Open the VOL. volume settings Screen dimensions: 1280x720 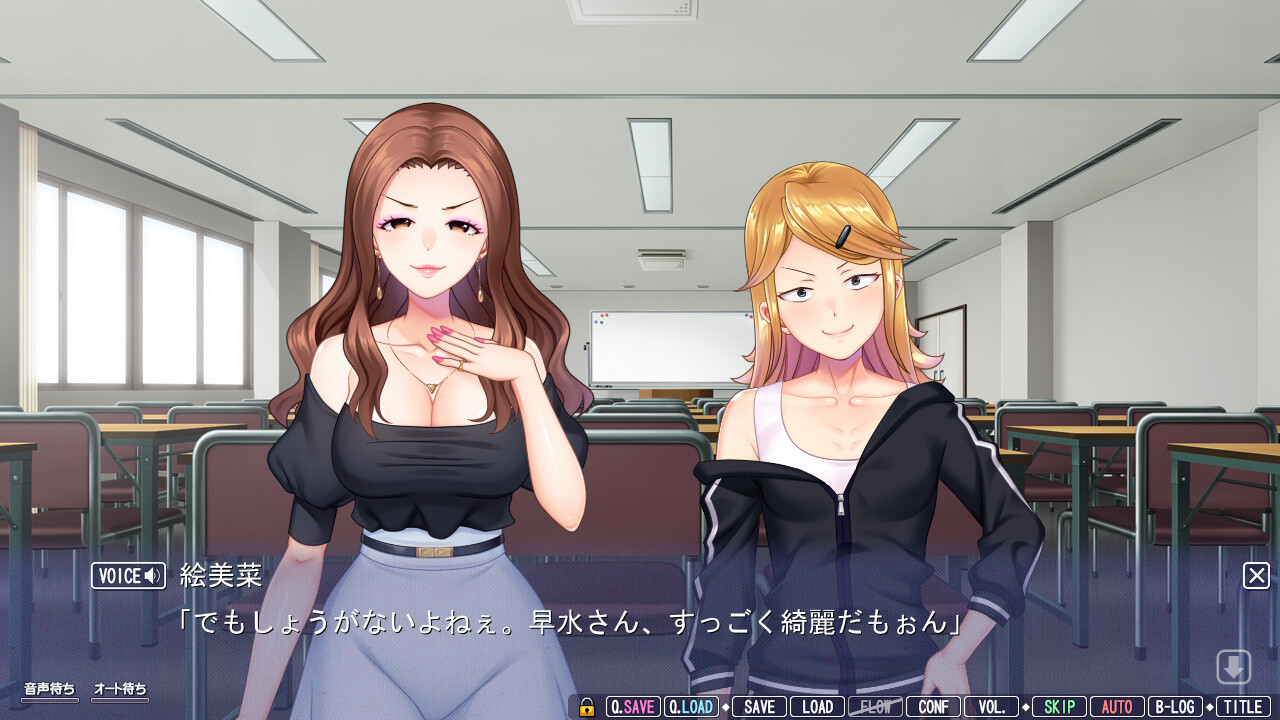[x=991, y=707]
